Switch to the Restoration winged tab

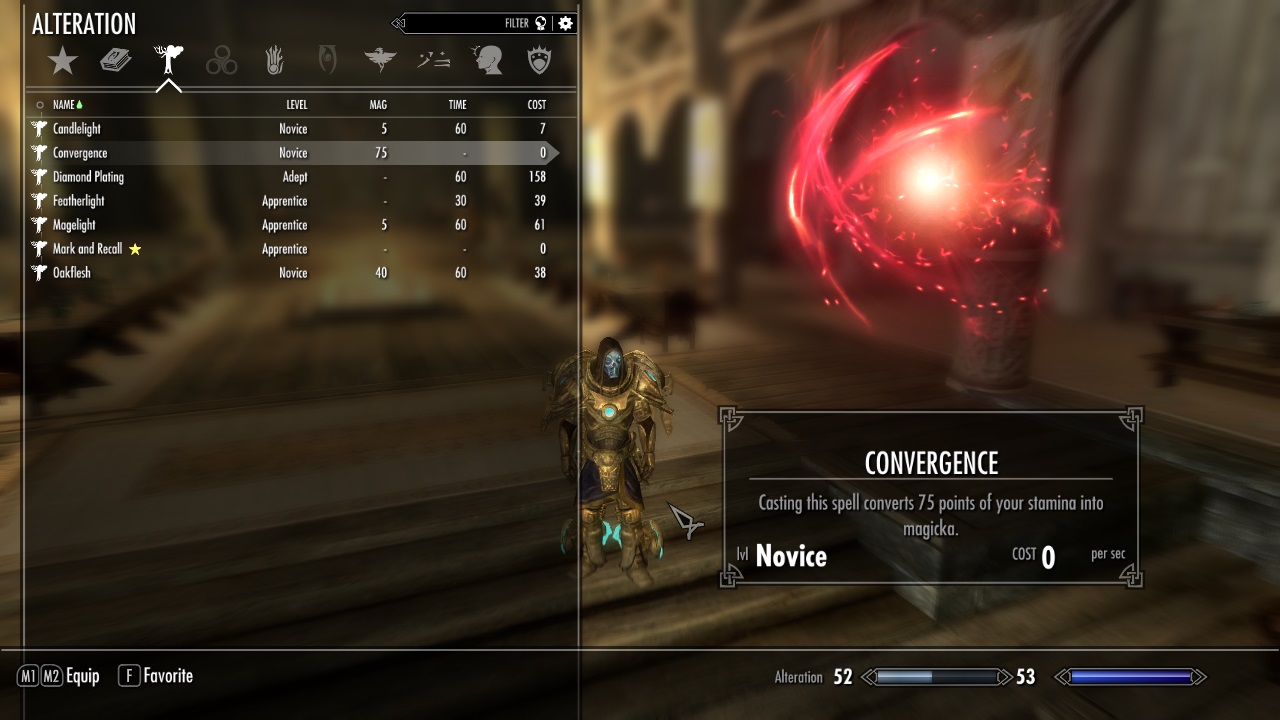point(380,62)
